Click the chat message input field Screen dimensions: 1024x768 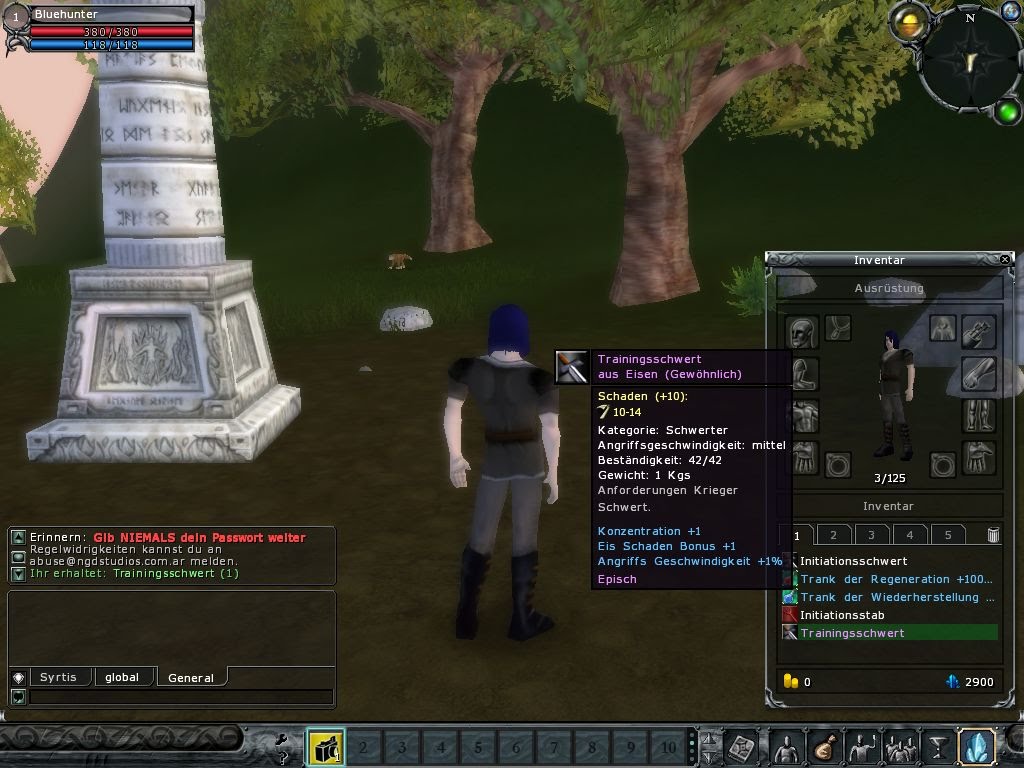(180, 697)
